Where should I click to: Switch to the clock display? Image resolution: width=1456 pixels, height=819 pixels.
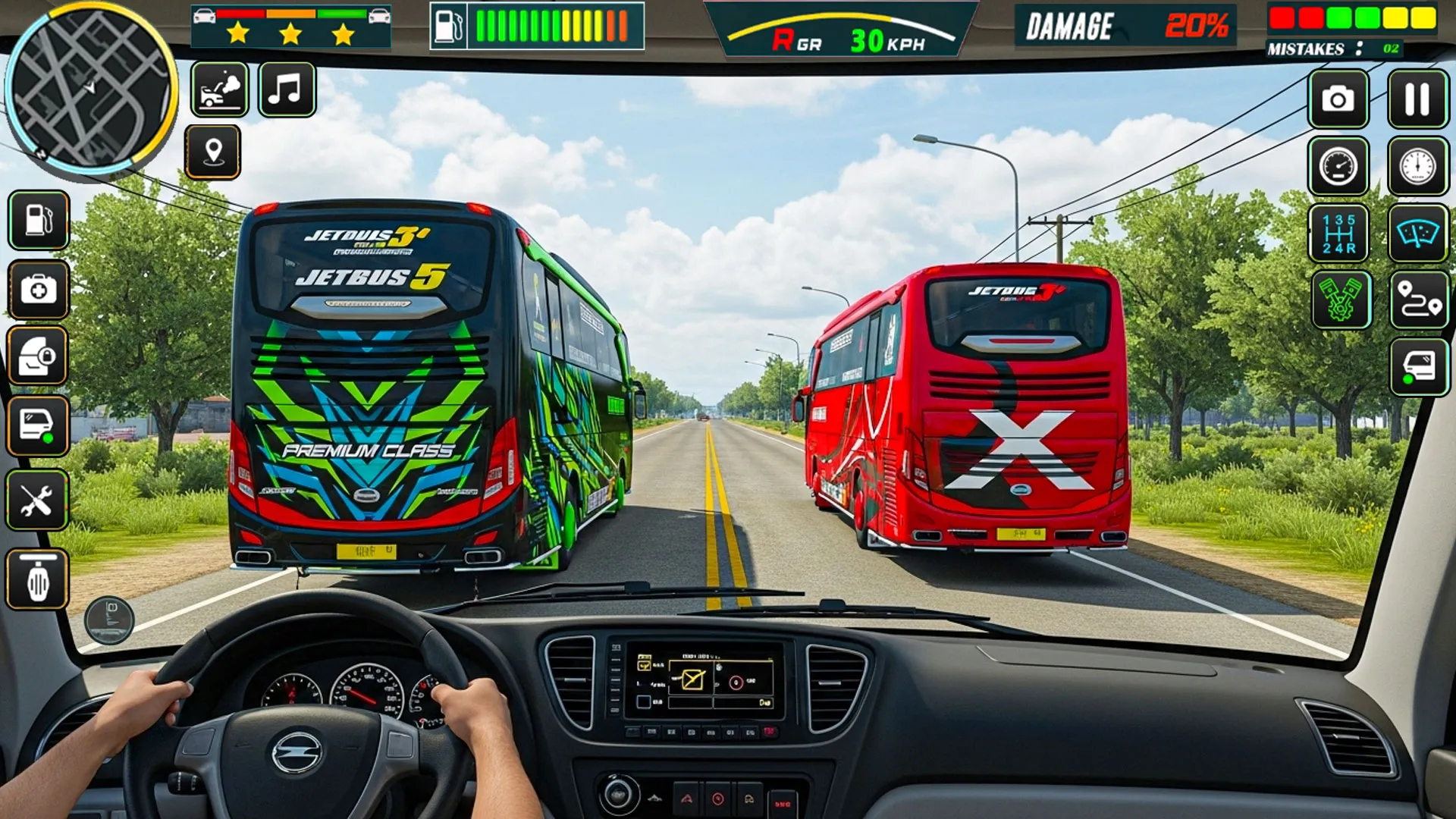(1417, 165)
